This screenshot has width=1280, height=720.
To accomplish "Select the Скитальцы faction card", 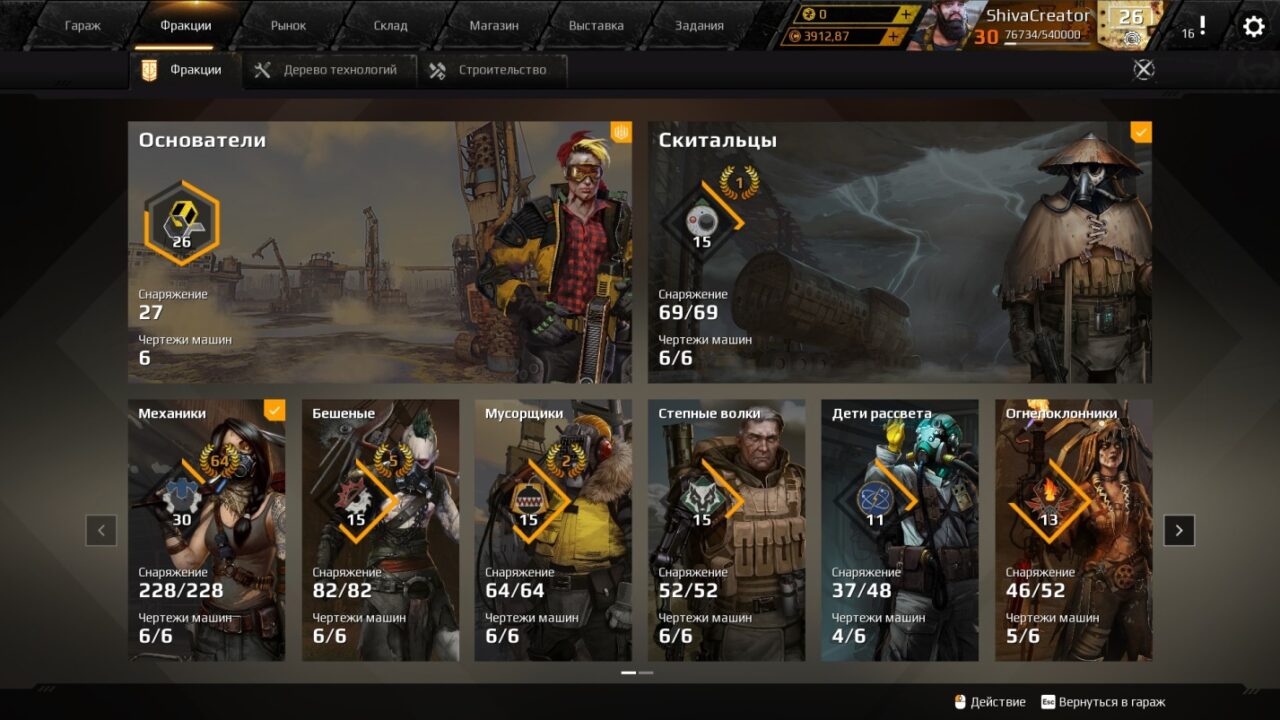I will point(899,252).
